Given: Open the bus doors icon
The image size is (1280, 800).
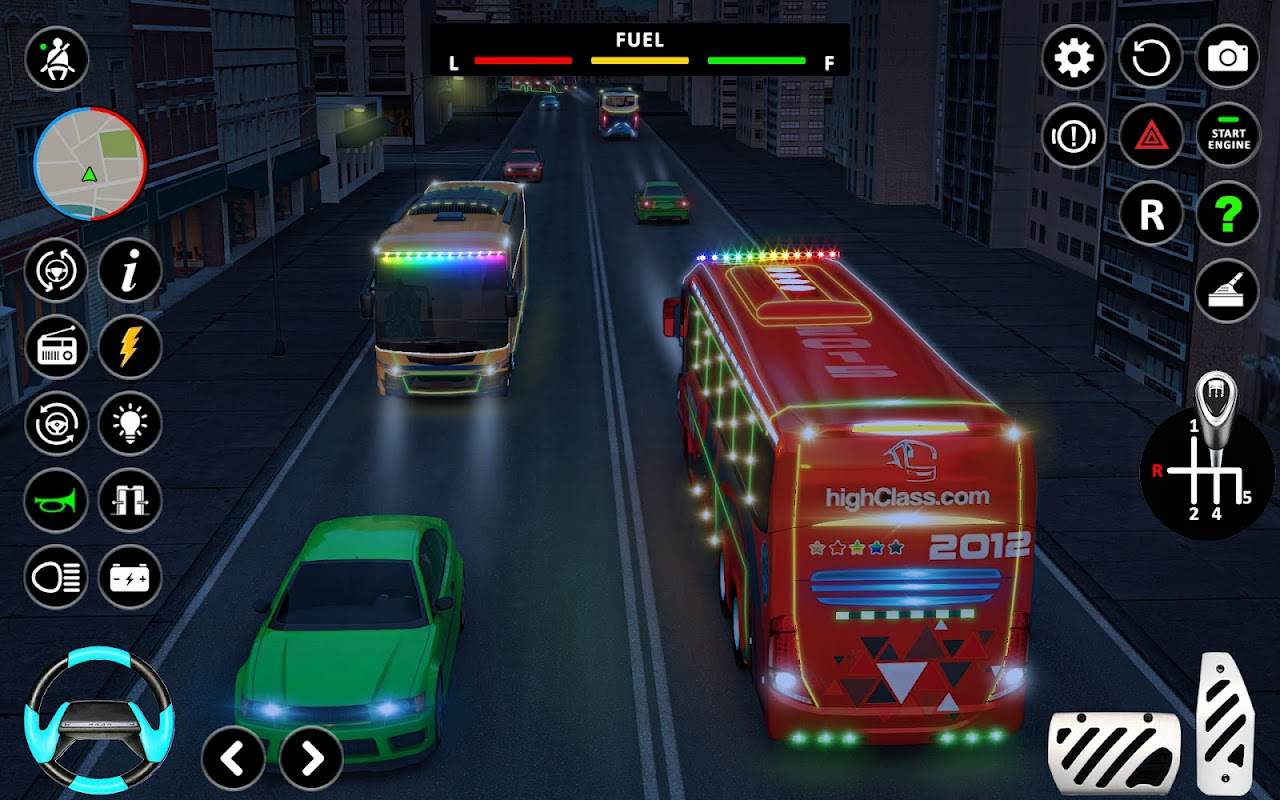Looking at the screenshot, I should click(x=130, y=500).
